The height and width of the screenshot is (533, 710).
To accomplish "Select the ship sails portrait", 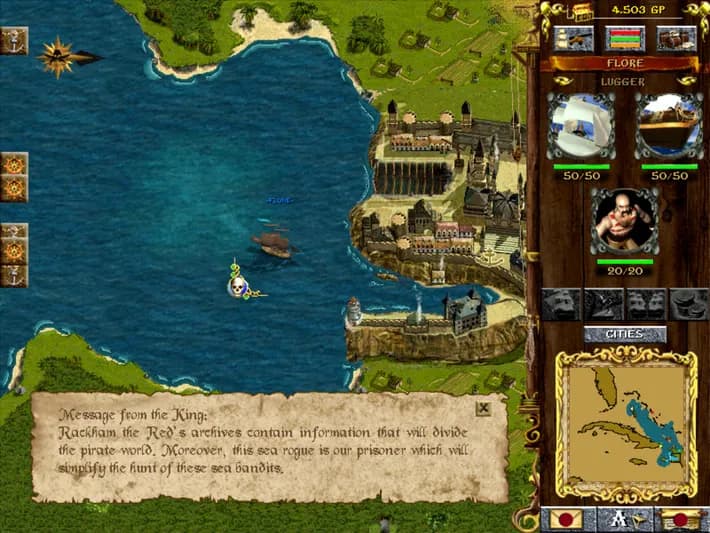I will (x=581, y=127).
